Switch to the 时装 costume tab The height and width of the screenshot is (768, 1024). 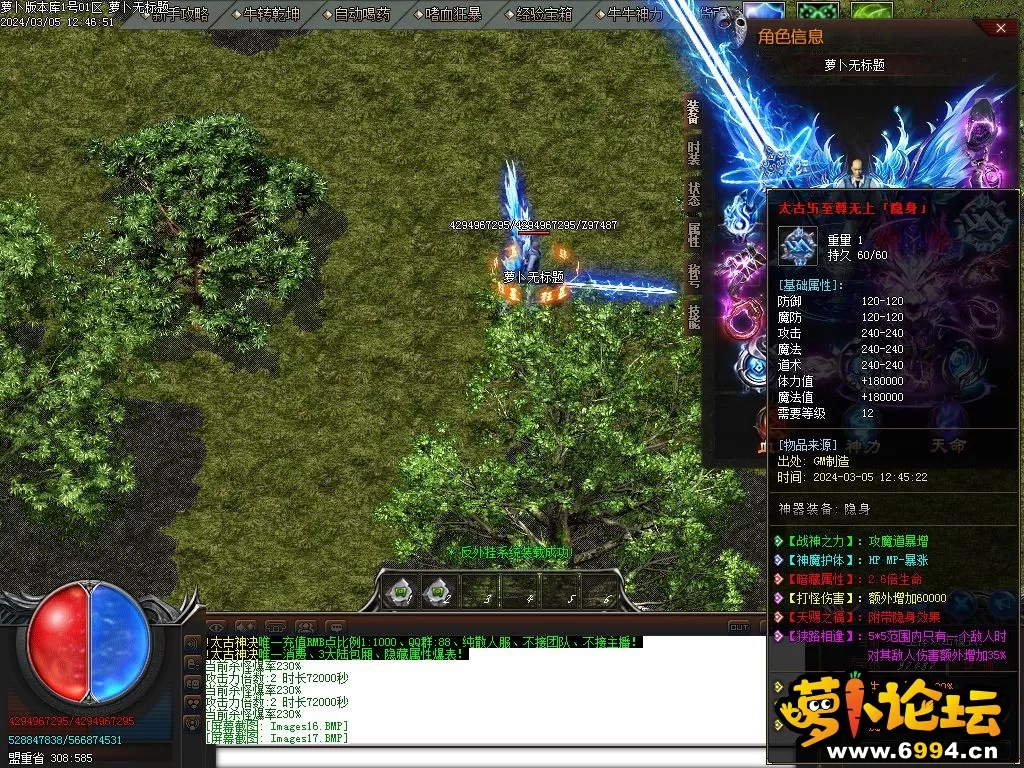692,152
